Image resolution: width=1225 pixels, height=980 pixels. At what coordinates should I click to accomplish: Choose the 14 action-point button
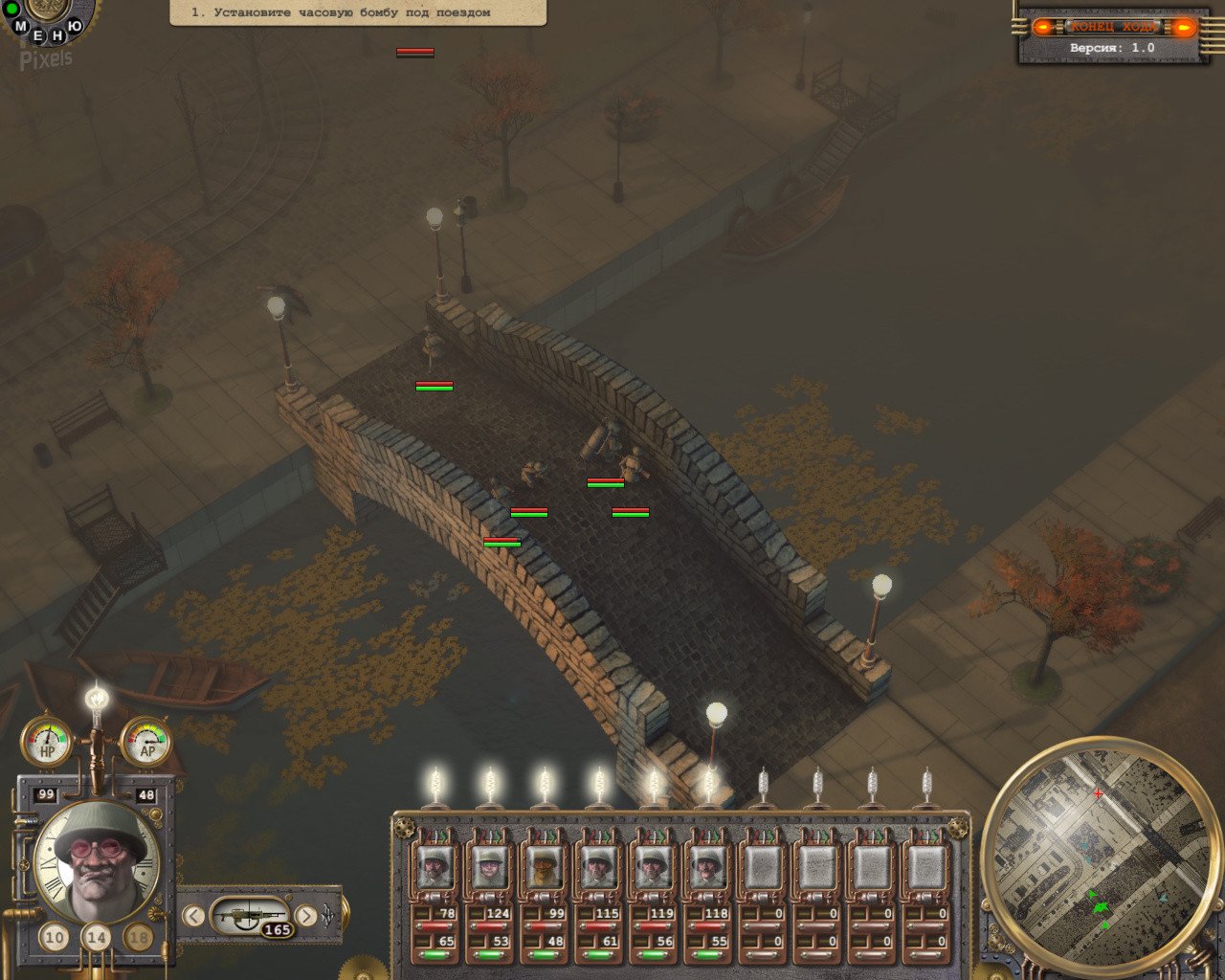click(97, 937)
